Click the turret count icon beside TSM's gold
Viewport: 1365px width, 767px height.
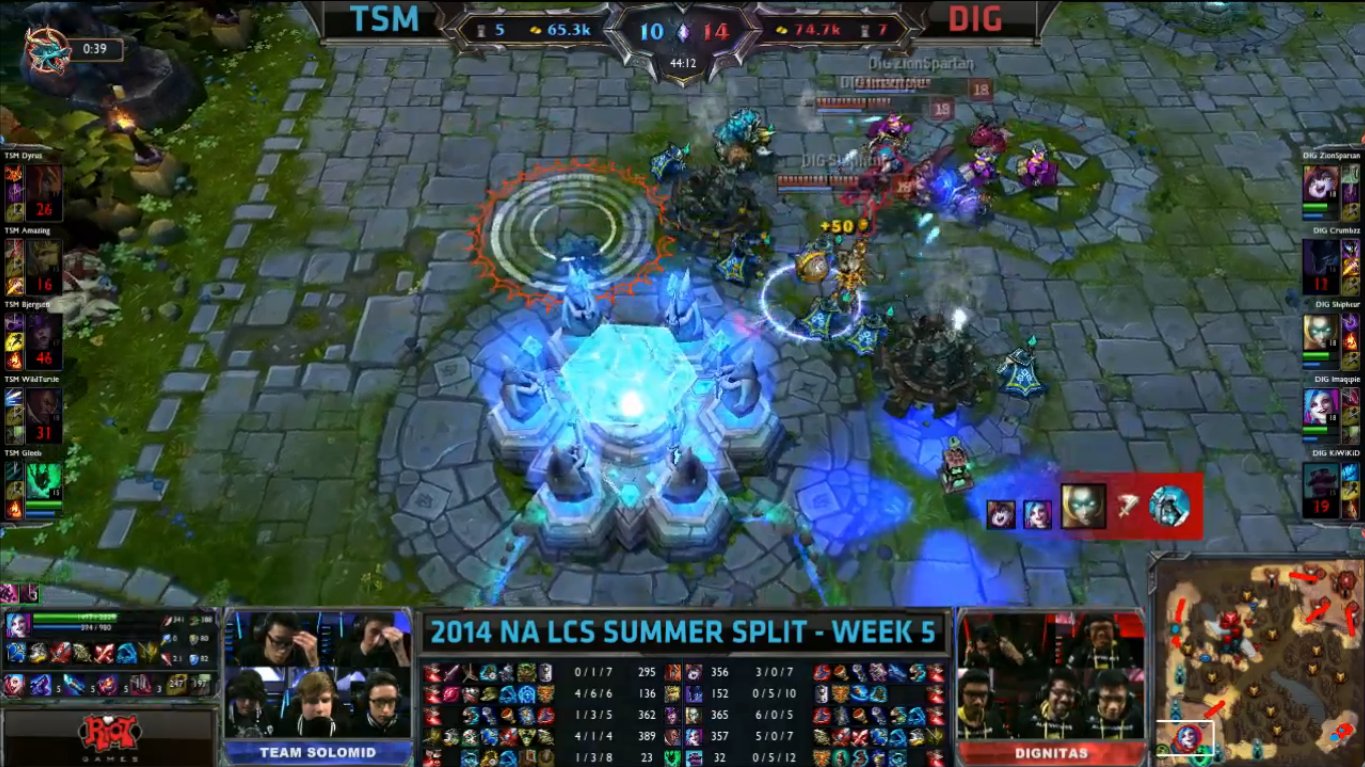pos(482,29)
